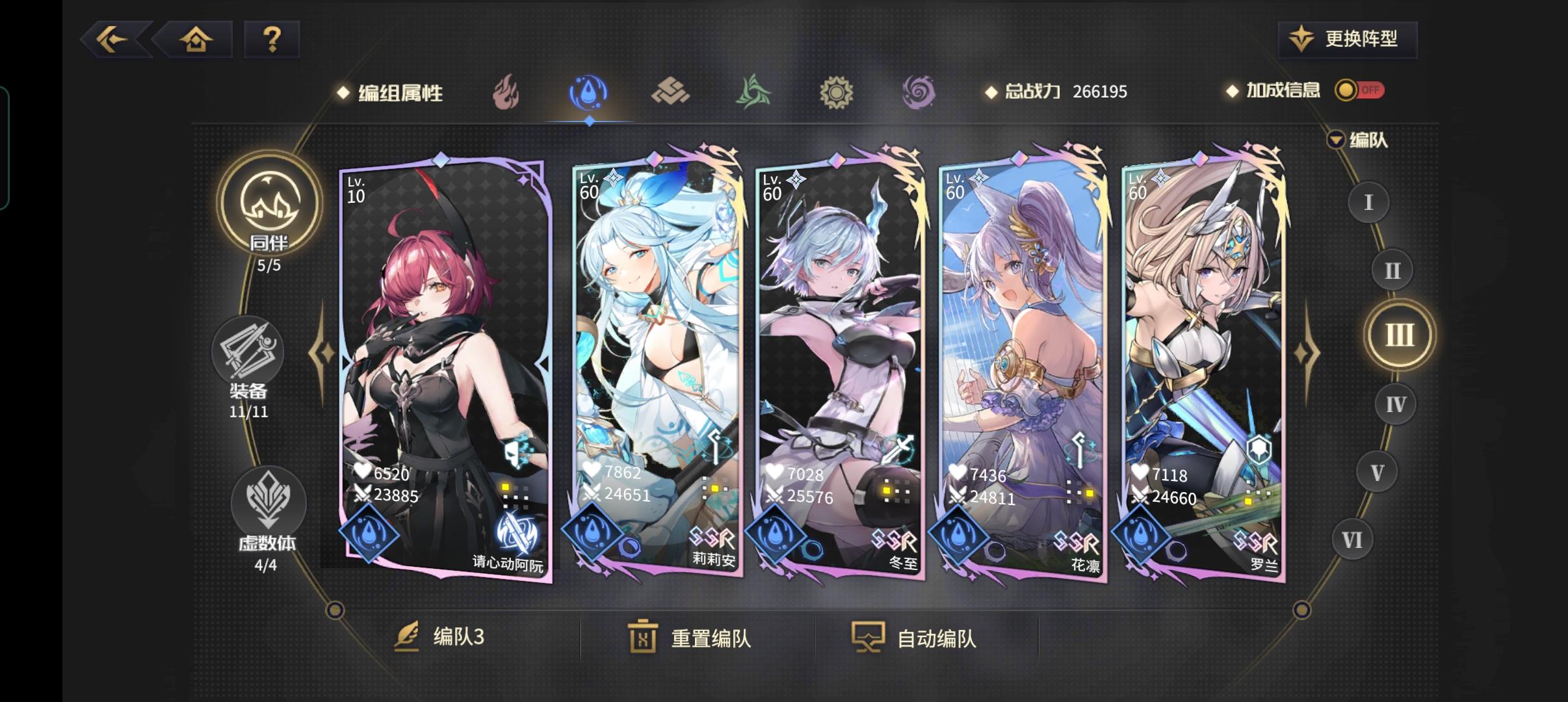
Task: Select the dark element filter icon
Action: (x=919, y=92)
